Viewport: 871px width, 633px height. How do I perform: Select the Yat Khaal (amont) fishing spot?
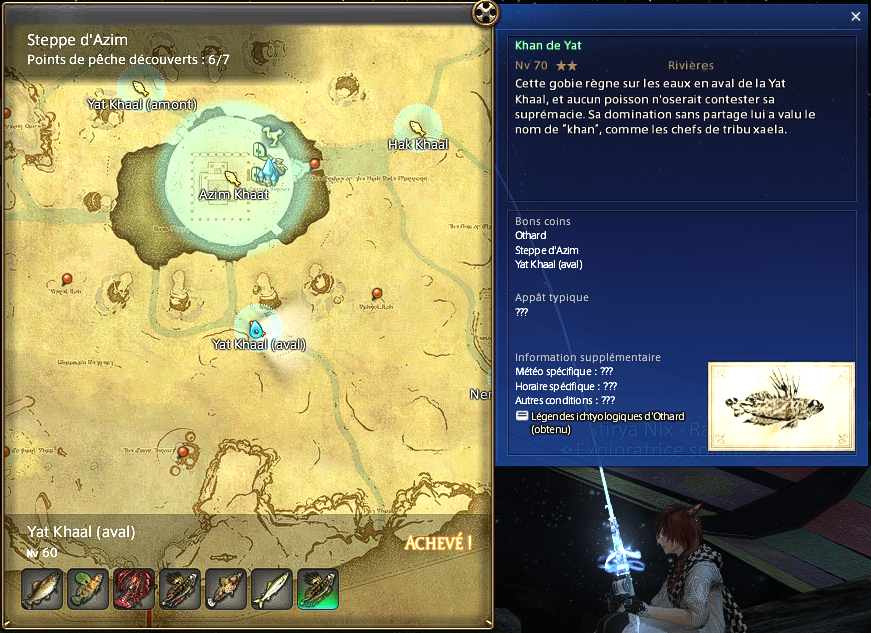point(140,89)
